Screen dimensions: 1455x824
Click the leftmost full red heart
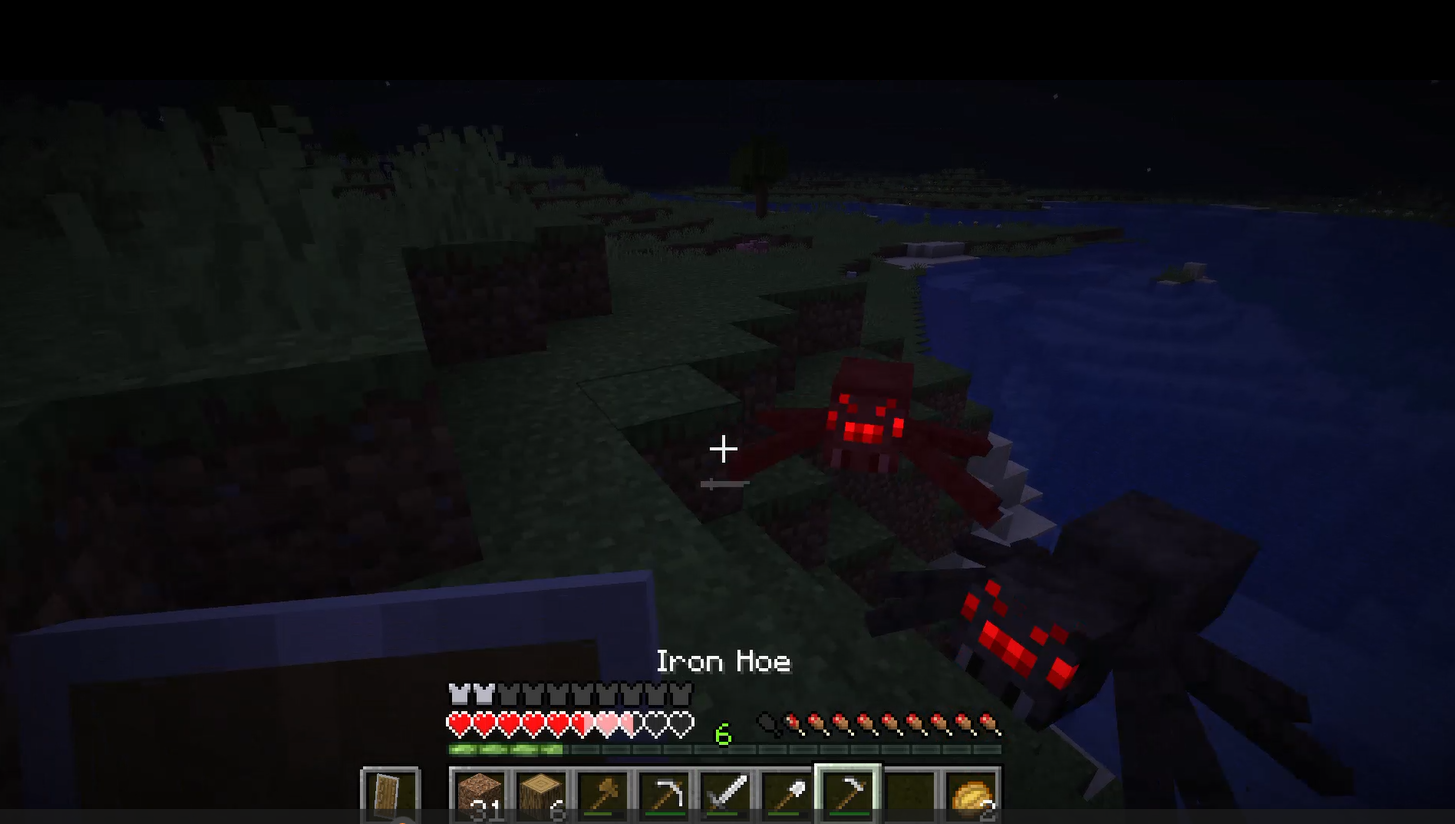pyautogui.click(x=458, y=722)
